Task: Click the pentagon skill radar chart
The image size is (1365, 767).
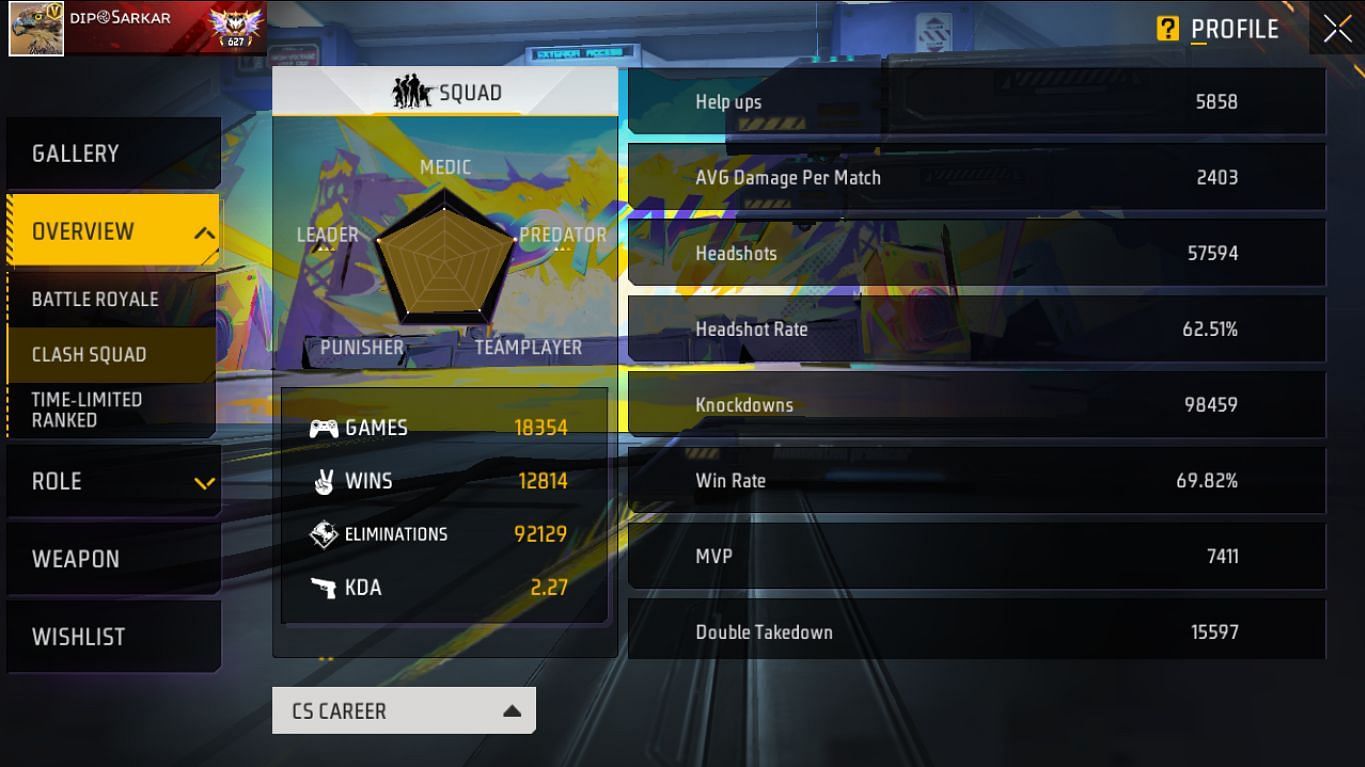Action: [x=444, y=258]
